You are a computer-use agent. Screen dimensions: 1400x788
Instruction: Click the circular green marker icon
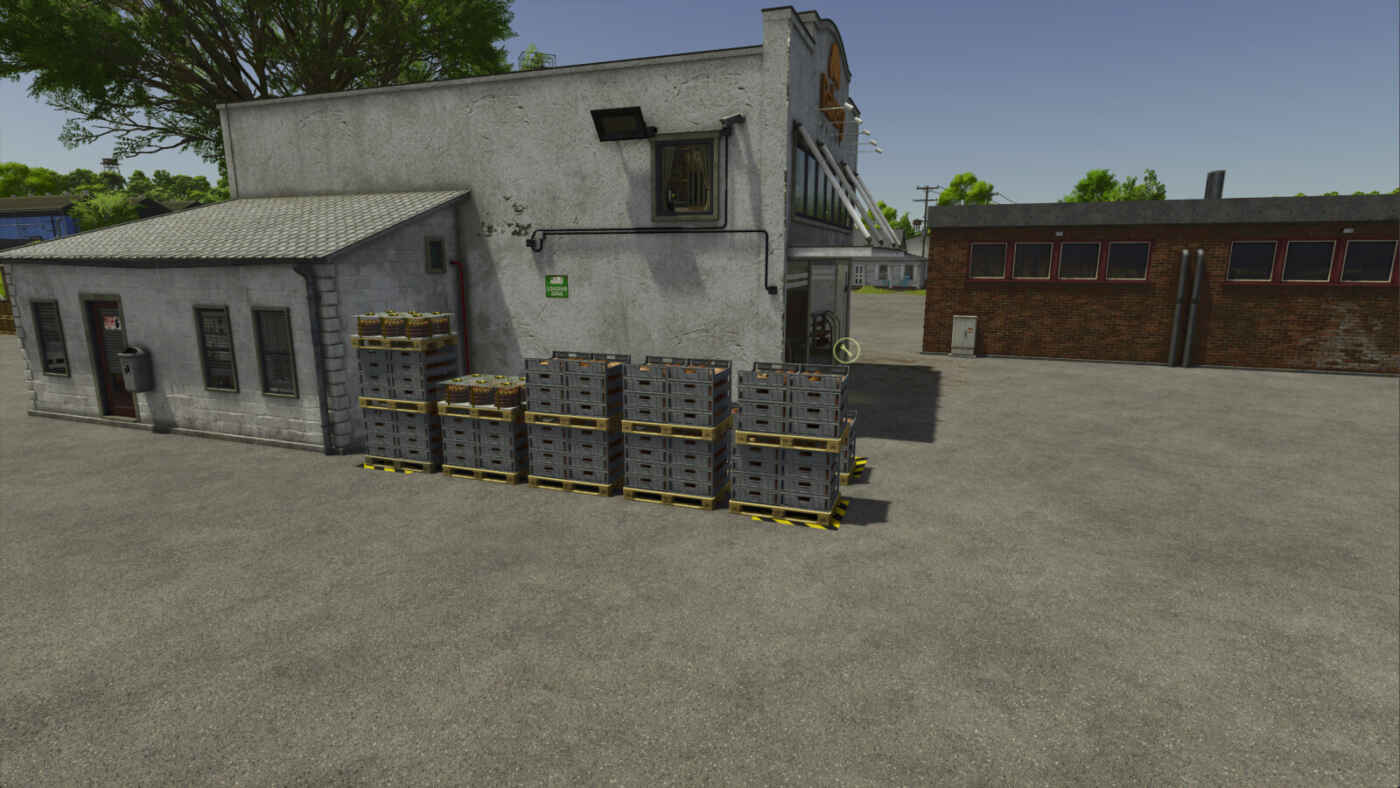(846, 350)
